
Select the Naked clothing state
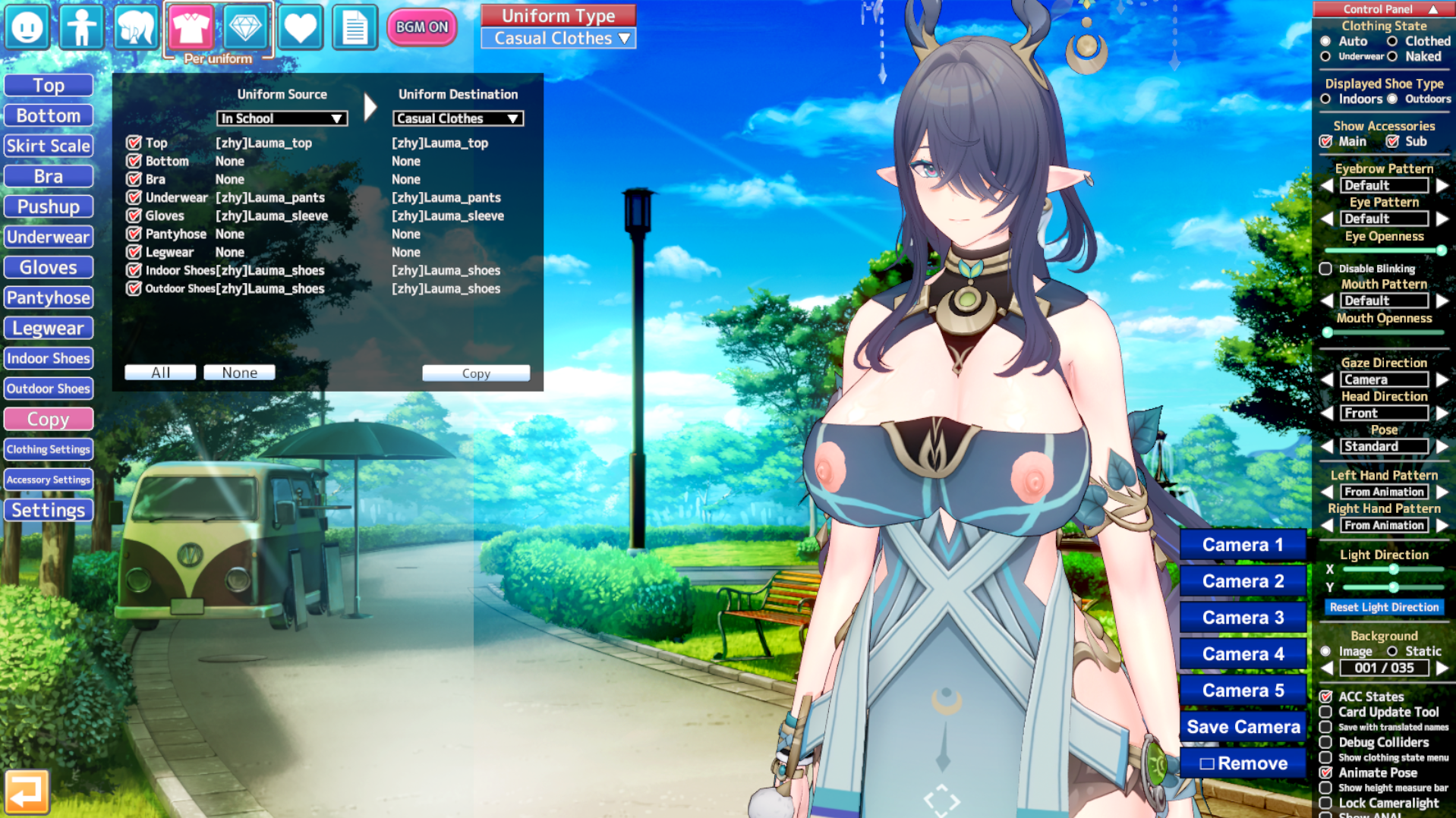[x=1392, y=56]
